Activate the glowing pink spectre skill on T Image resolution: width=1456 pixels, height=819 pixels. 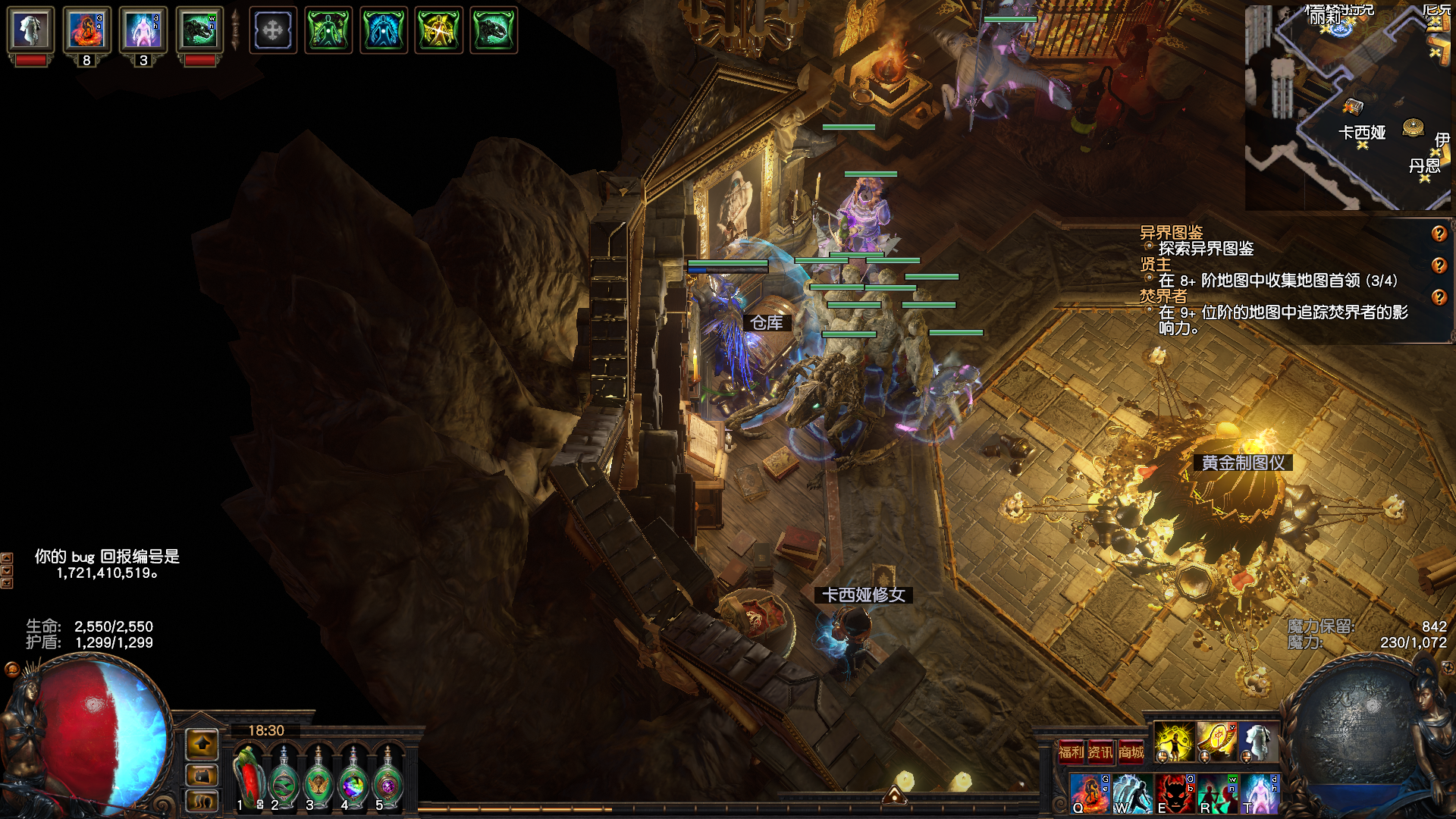1260,793
